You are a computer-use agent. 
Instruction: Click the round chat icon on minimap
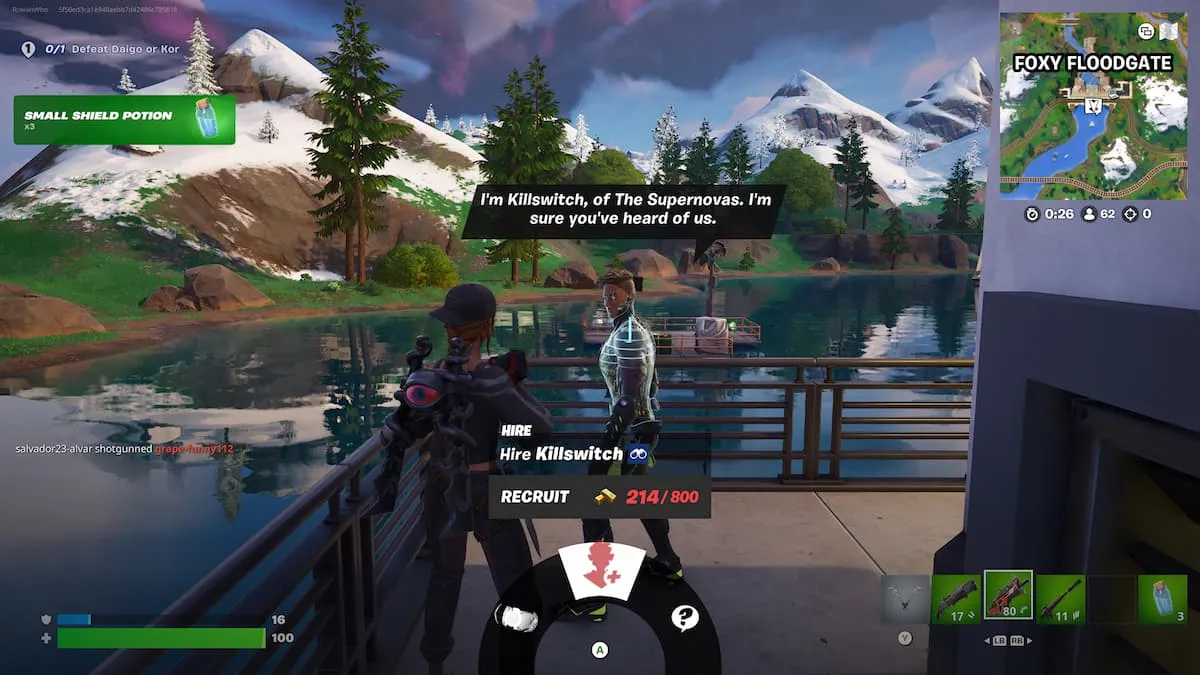tap(1146, 31)
